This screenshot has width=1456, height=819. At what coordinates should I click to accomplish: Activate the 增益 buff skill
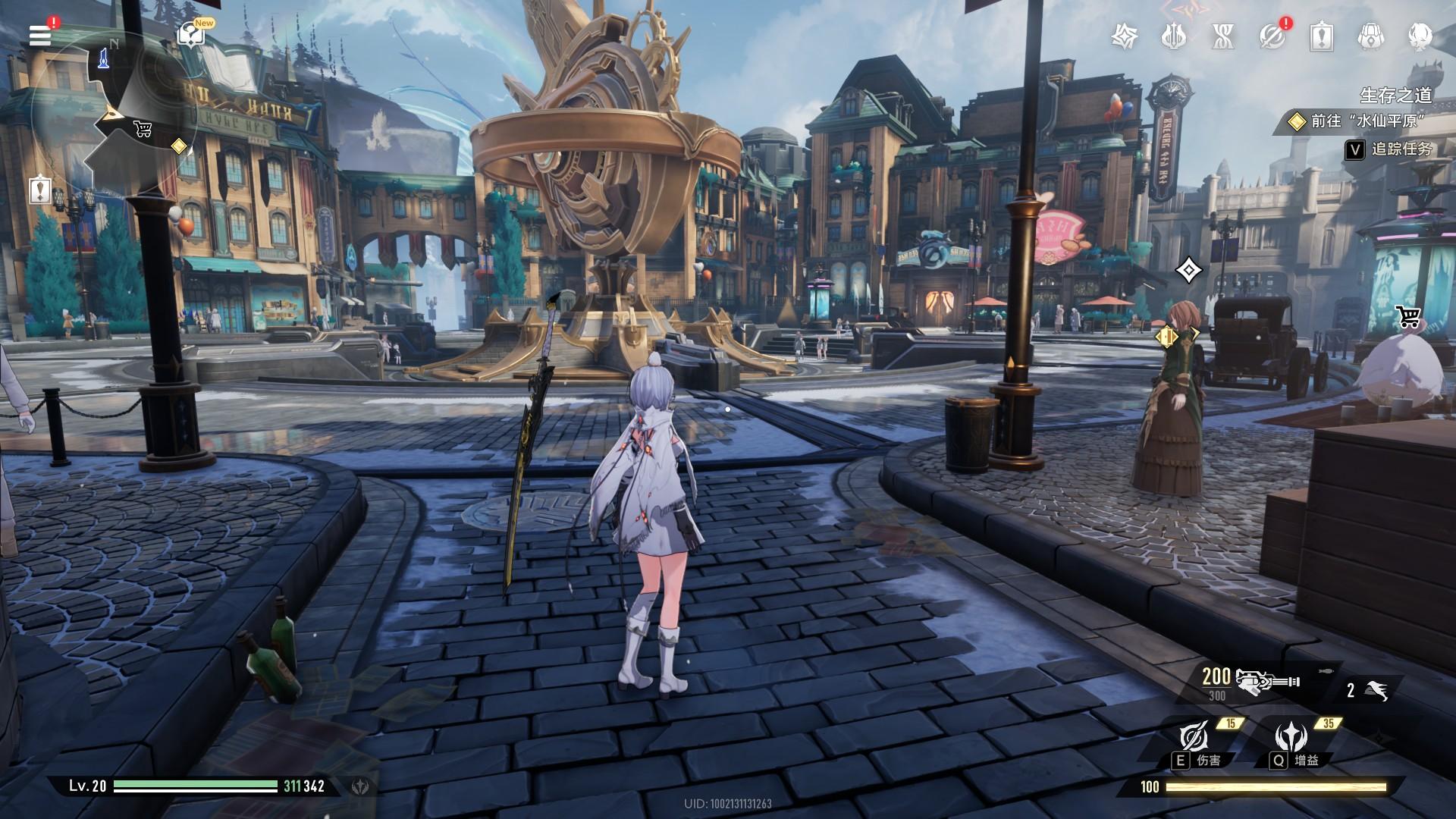pos(1290,736)
